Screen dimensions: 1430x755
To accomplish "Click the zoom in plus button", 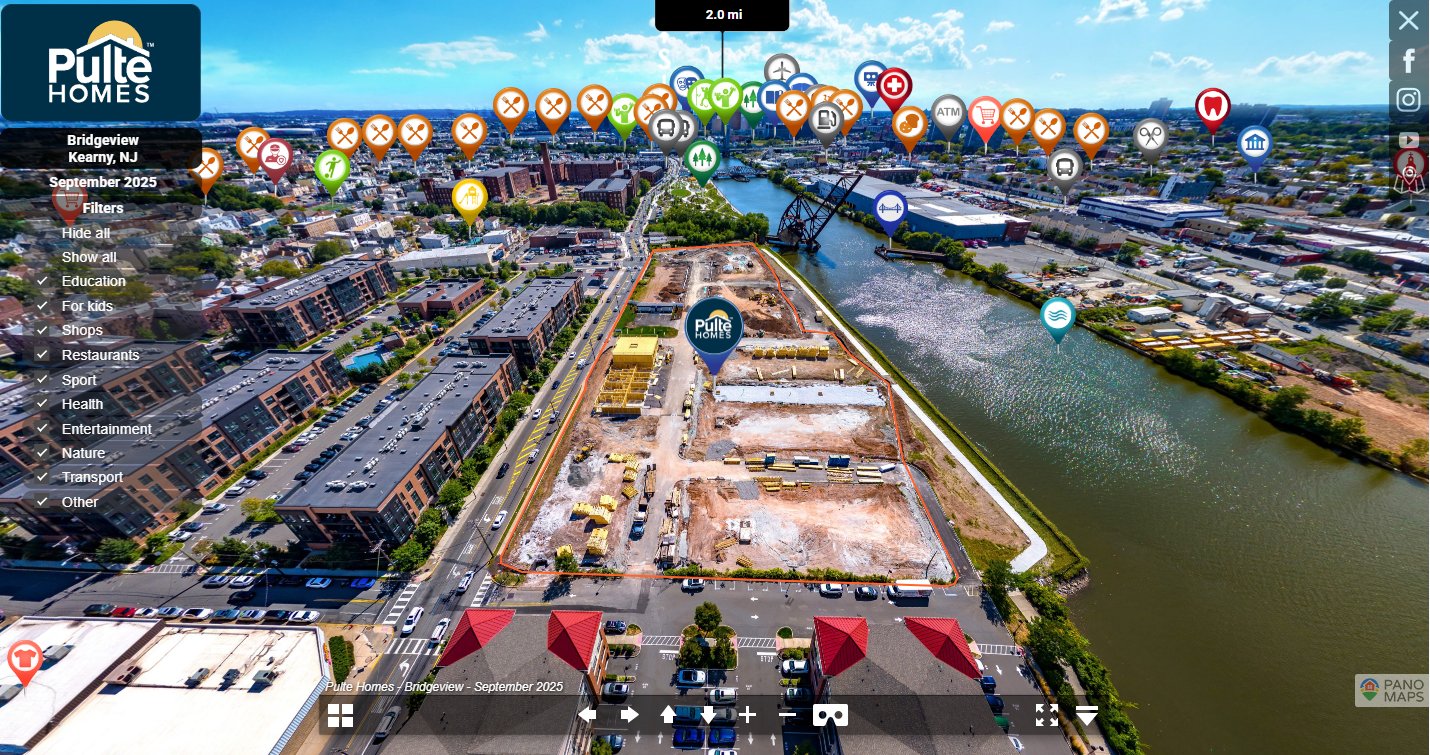I will (748, 715).
